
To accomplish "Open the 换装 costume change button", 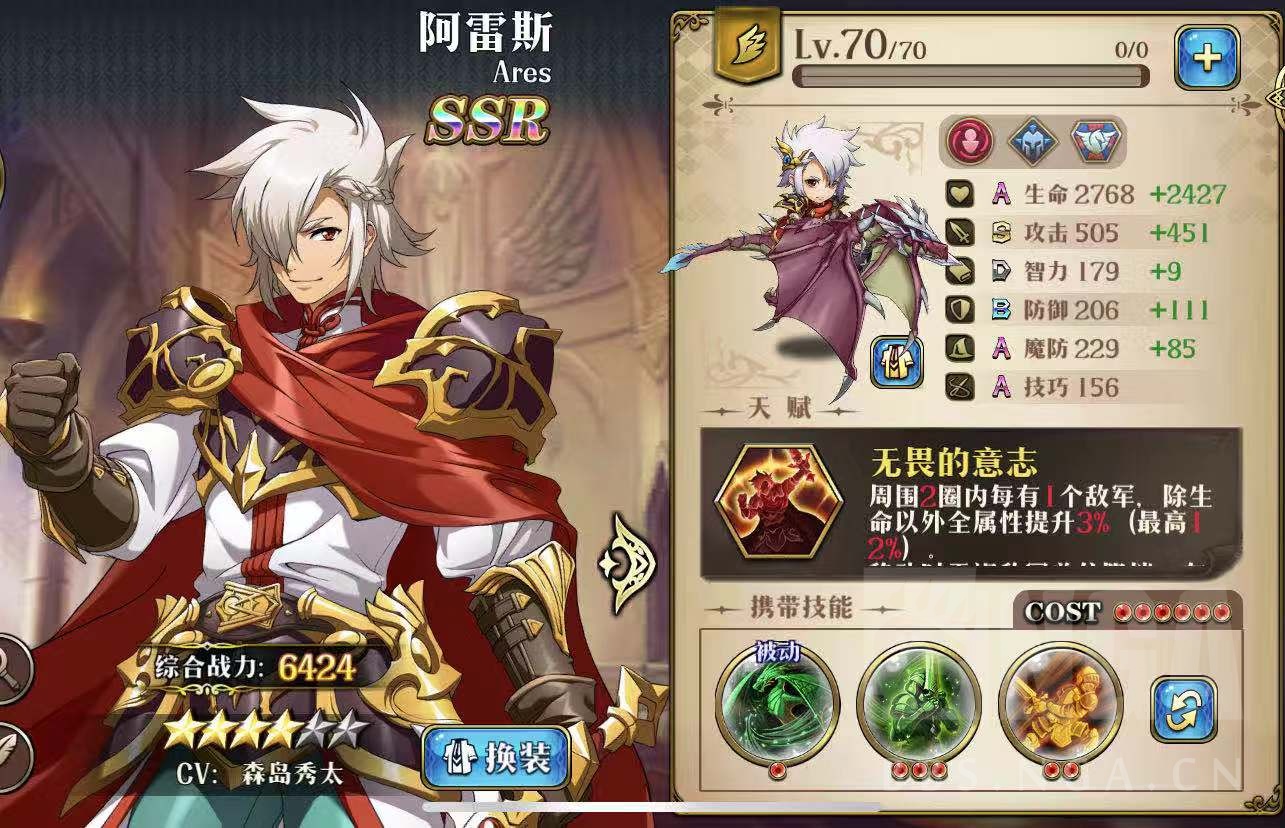I will 496,757.
